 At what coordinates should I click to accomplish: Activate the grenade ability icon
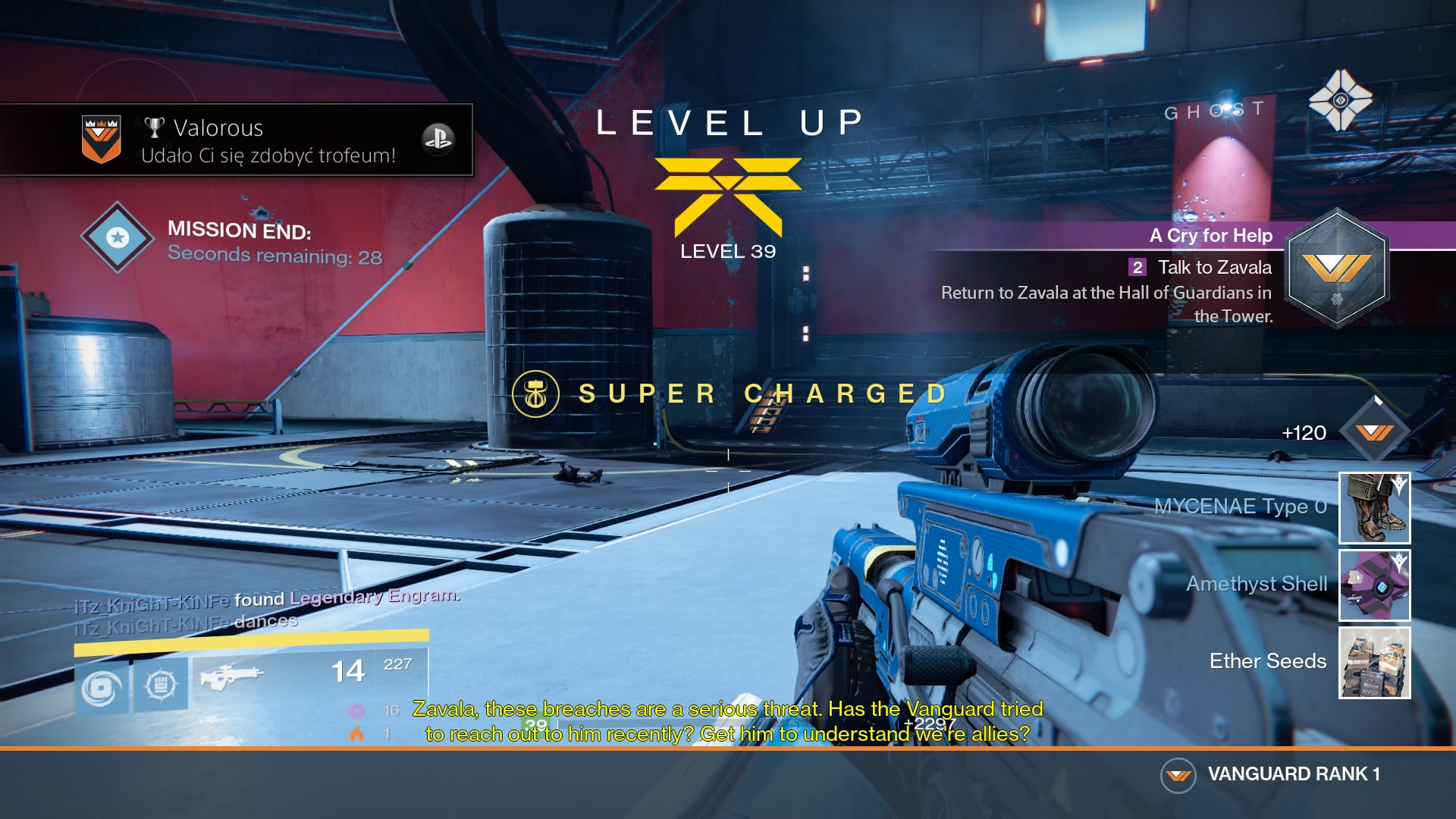pyautogui.click(x=102, y=687)
